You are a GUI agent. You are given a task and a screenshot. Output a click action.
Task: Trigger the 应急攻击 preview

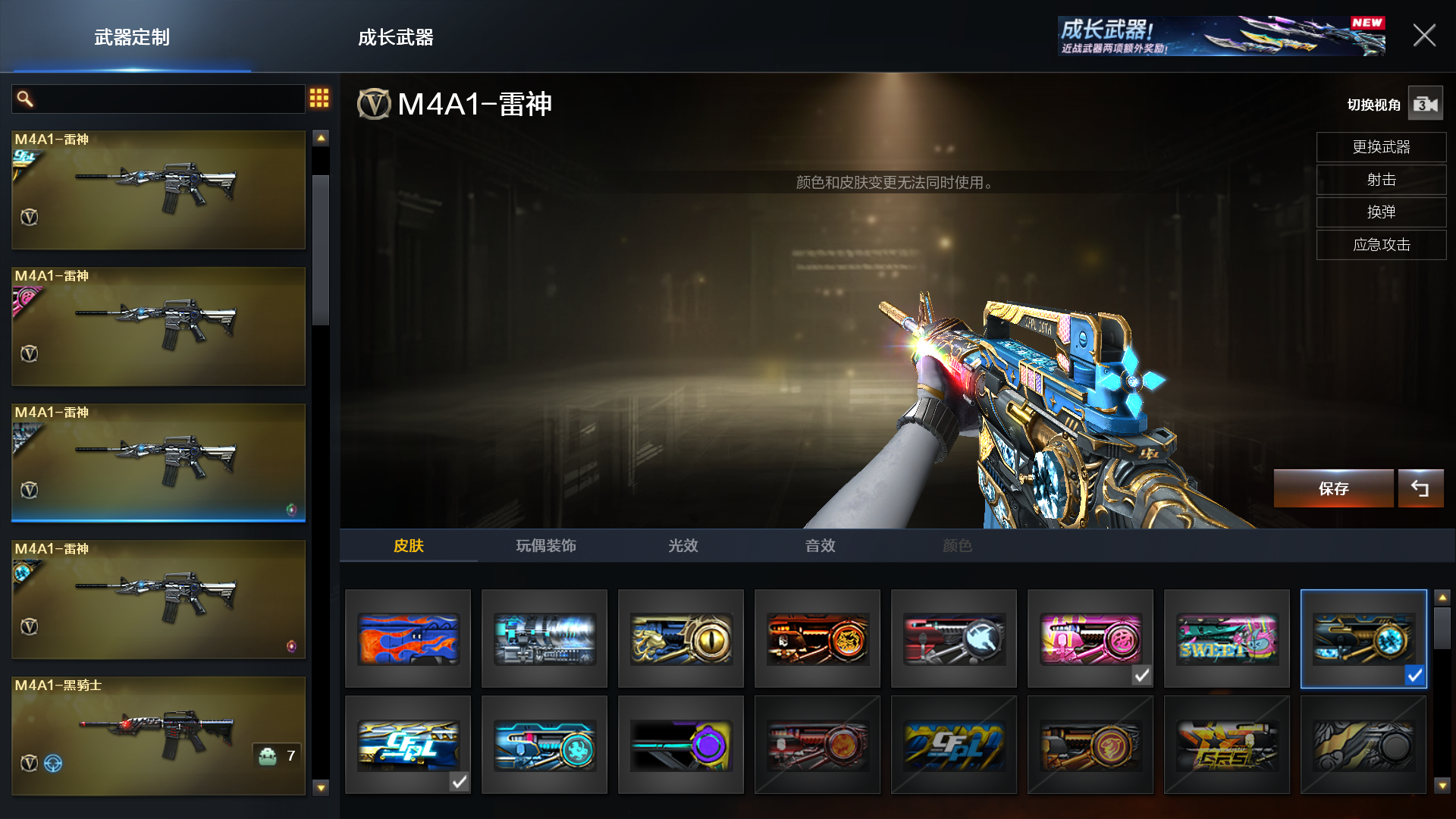point(1381,245)
